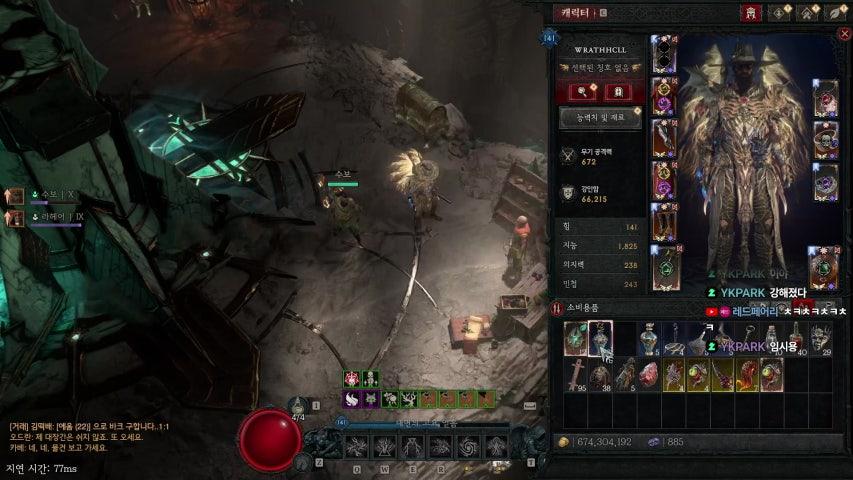The height and width of the screenshot is (480, 853).
Task: Select party member 수보 portrait
Action: point(15,196)
